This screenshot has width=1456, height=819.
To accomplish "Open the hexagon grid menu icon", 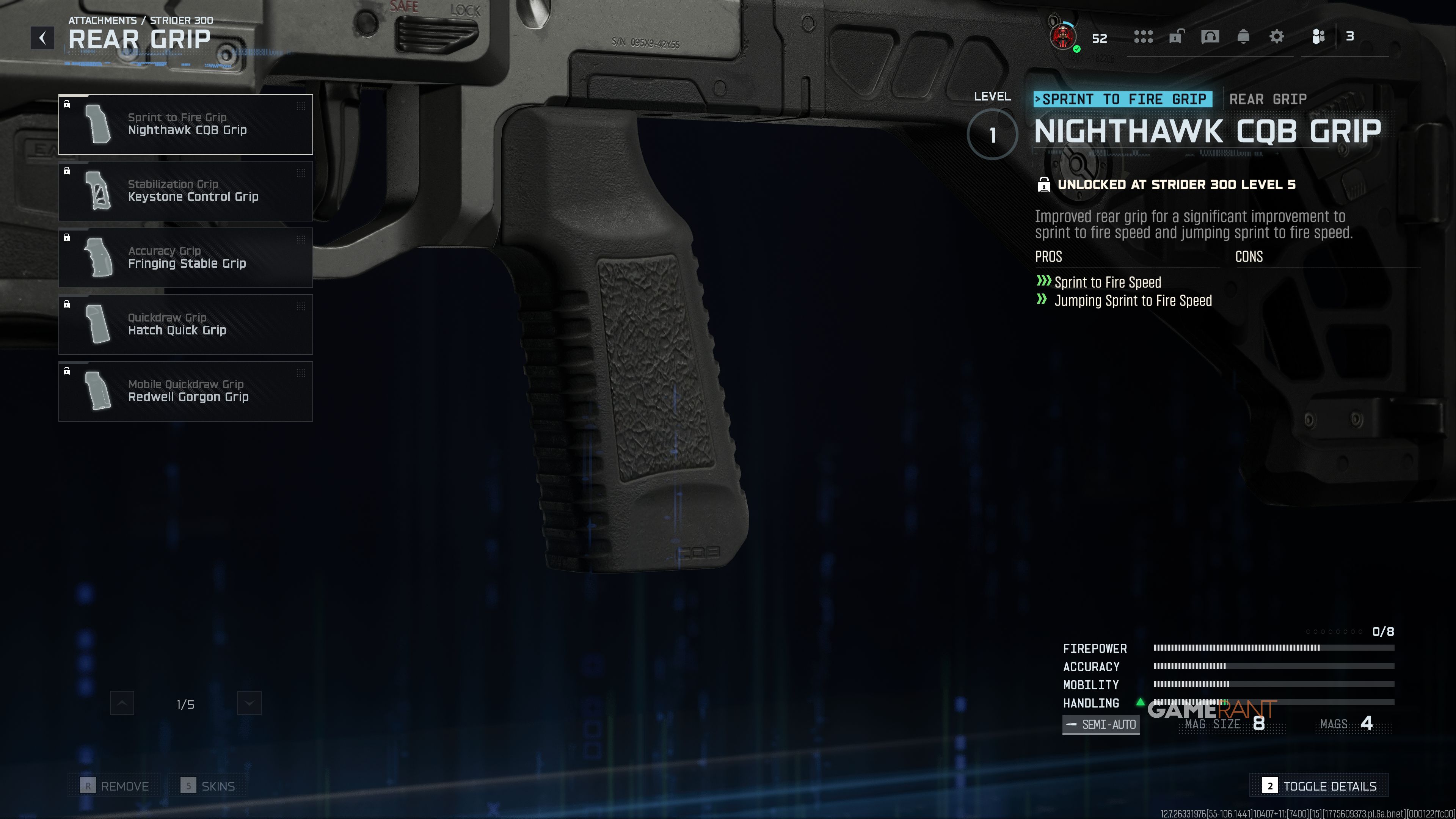I will tap(1143, 37).
